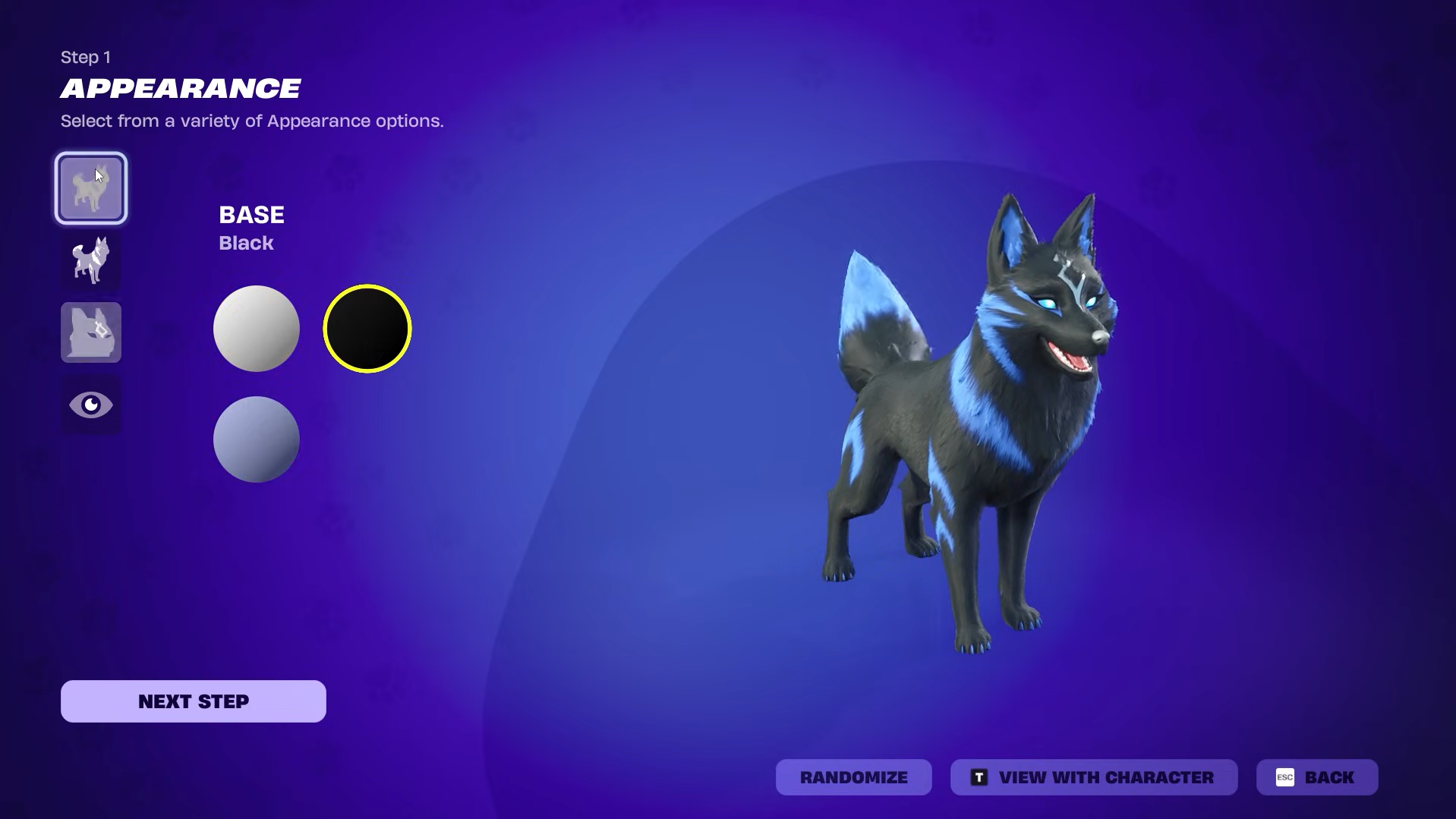Click the Randomize button

tap(853, 777)
